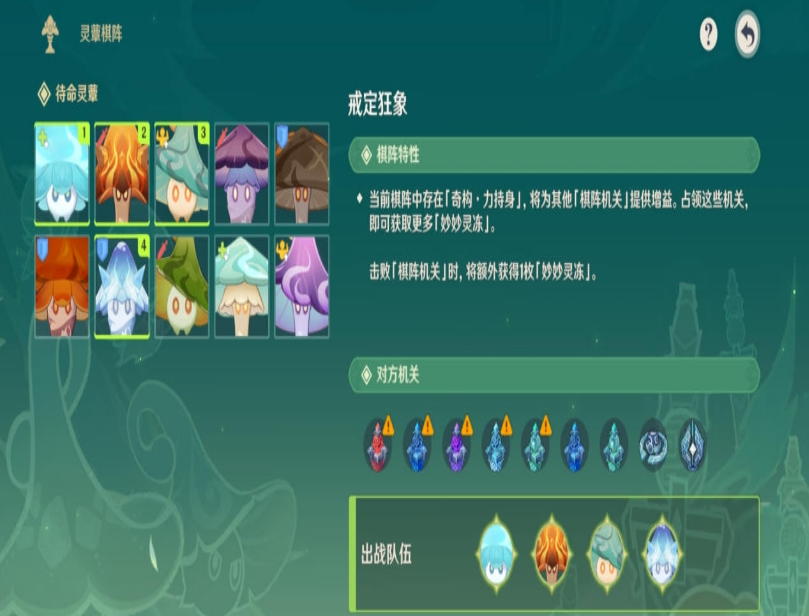Choose the green leafy fungus card

coord(182,287)
